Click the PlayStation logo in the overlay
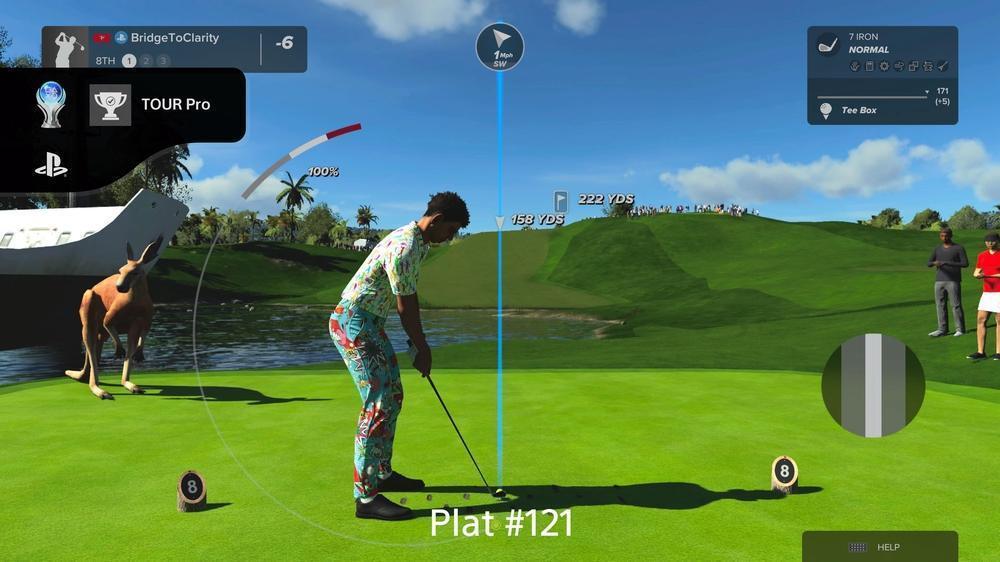Viewport: 1000px width, 562px height. coord(51,165)
